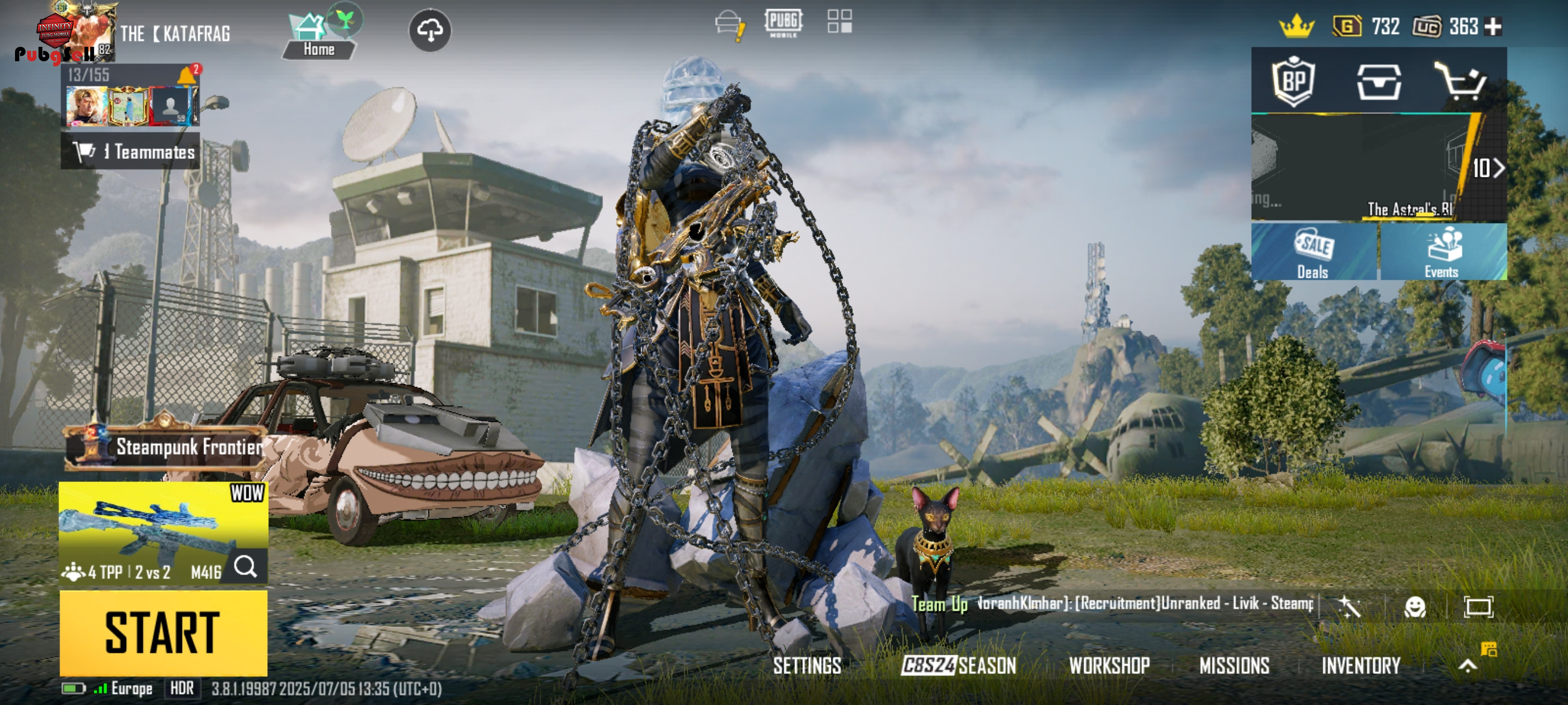Open the Settings menu
Screen dimensions: 1568x705
click(x=807, y=666)
